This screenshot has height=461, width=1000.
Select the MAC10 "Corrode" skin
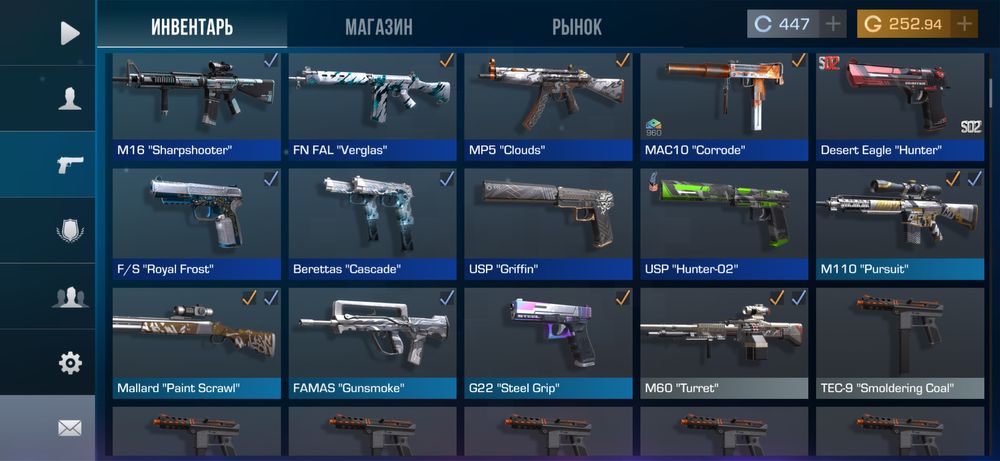coord(724,105)
